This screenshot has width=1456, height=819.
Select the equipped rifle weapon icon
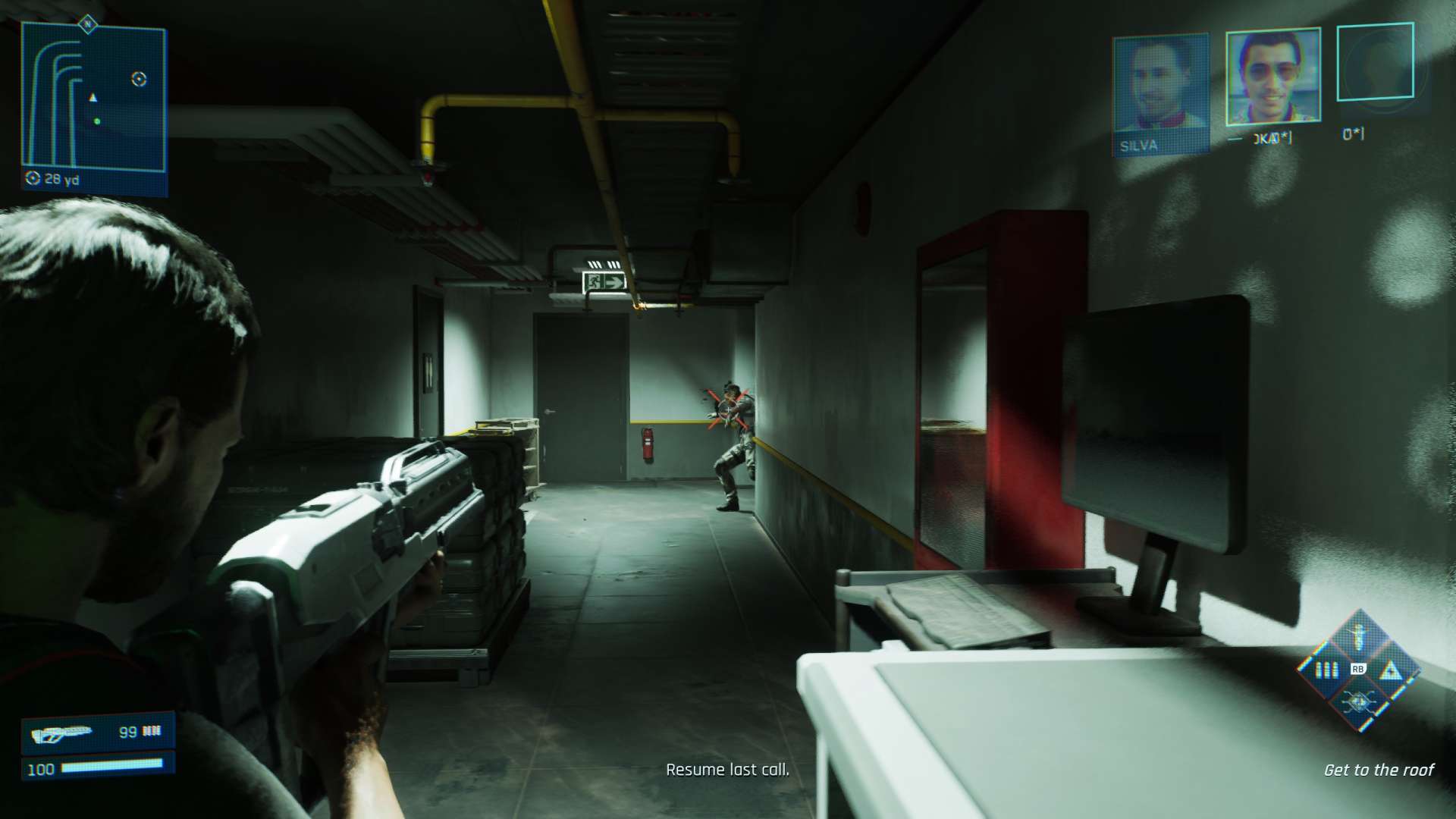coord(62,733)
